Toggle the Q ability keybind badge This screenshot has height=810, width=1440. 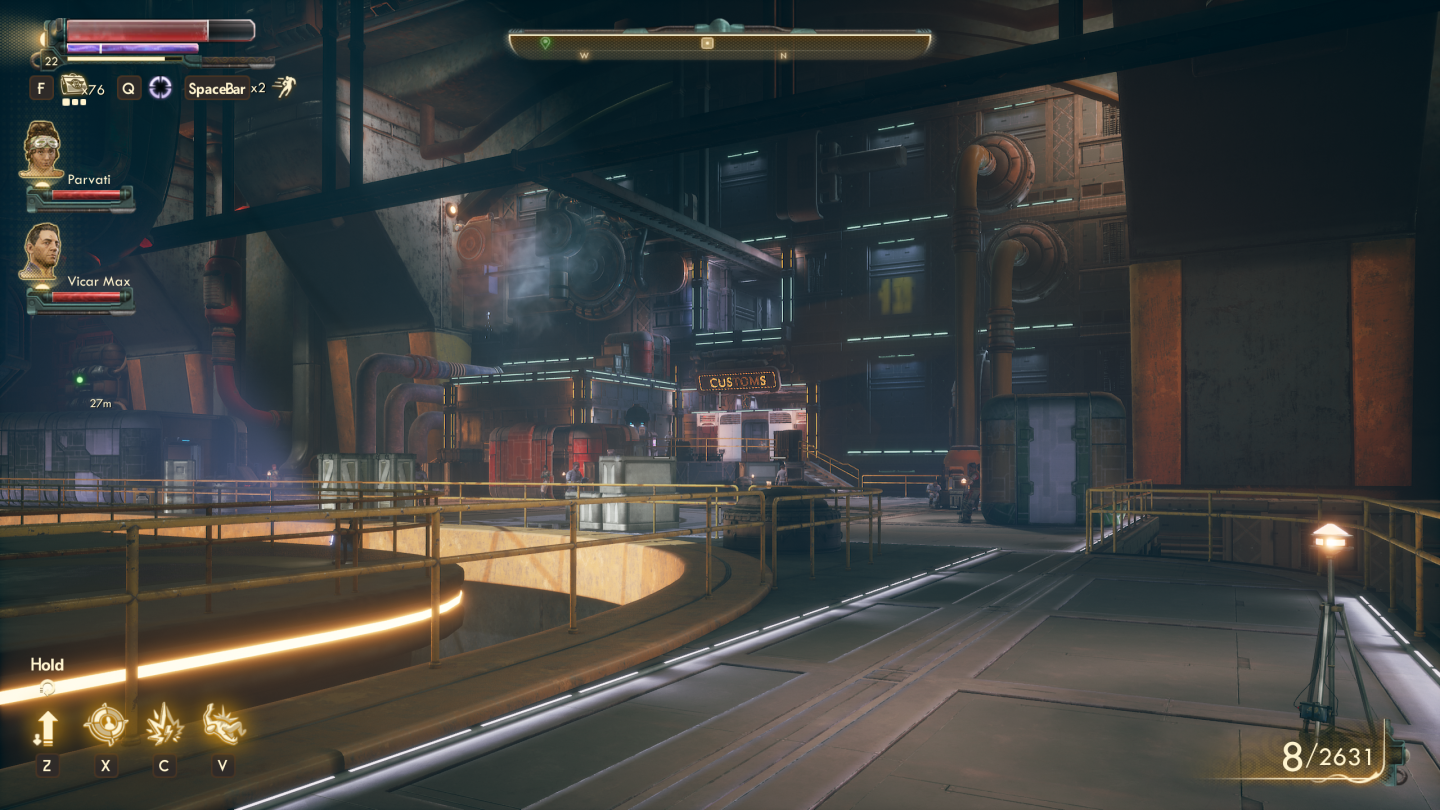pyautogui.click(x=126, y=88)
